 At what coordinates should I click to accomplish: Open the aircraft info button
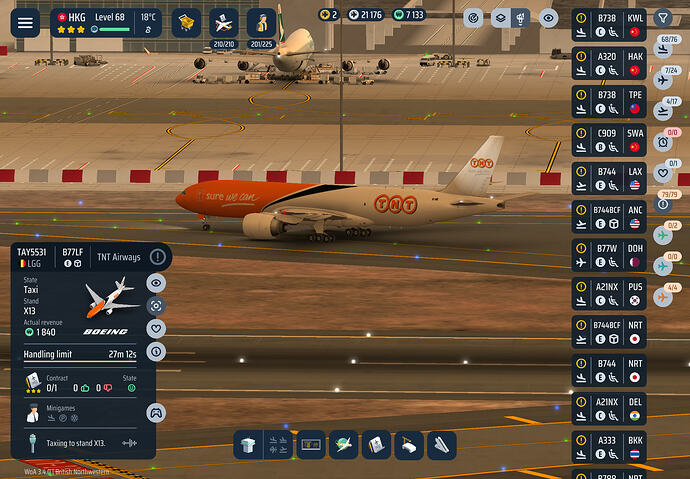click(x=156, y=351)
